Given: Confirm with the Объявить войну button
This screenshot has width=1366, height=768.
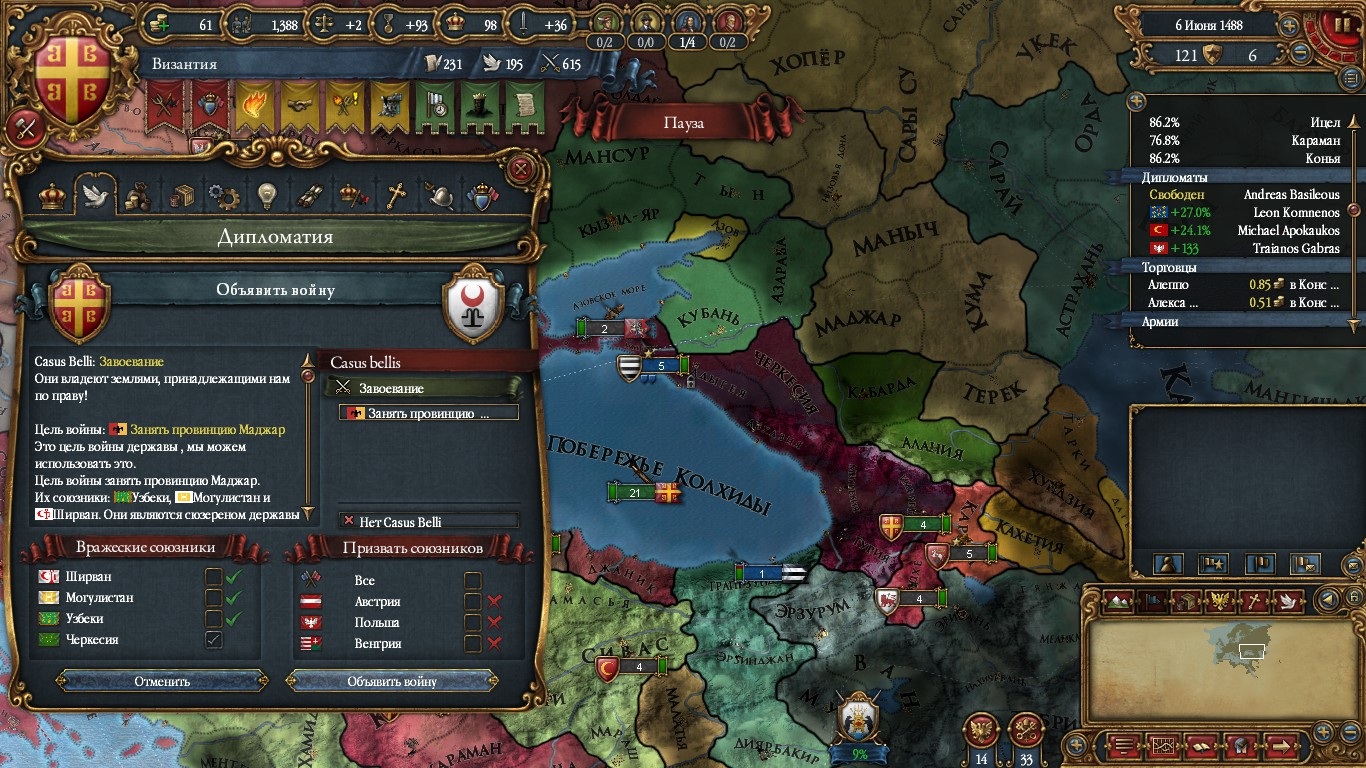Looking at the screenshot, I should tap(392, 681).
